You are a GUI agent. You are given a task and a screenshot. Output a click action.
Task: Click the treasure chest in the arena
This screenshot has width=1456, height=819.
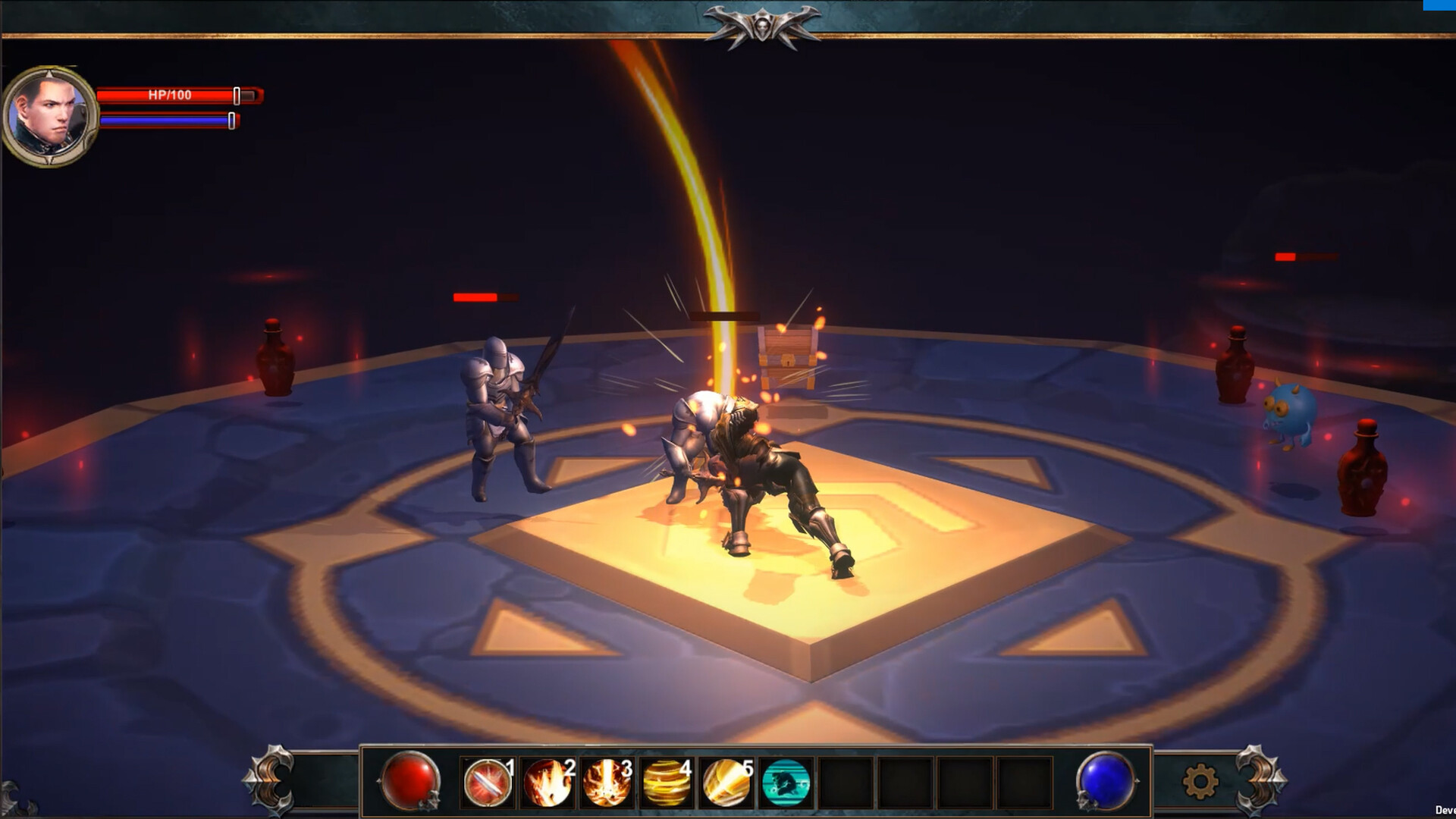click(786, 353)
